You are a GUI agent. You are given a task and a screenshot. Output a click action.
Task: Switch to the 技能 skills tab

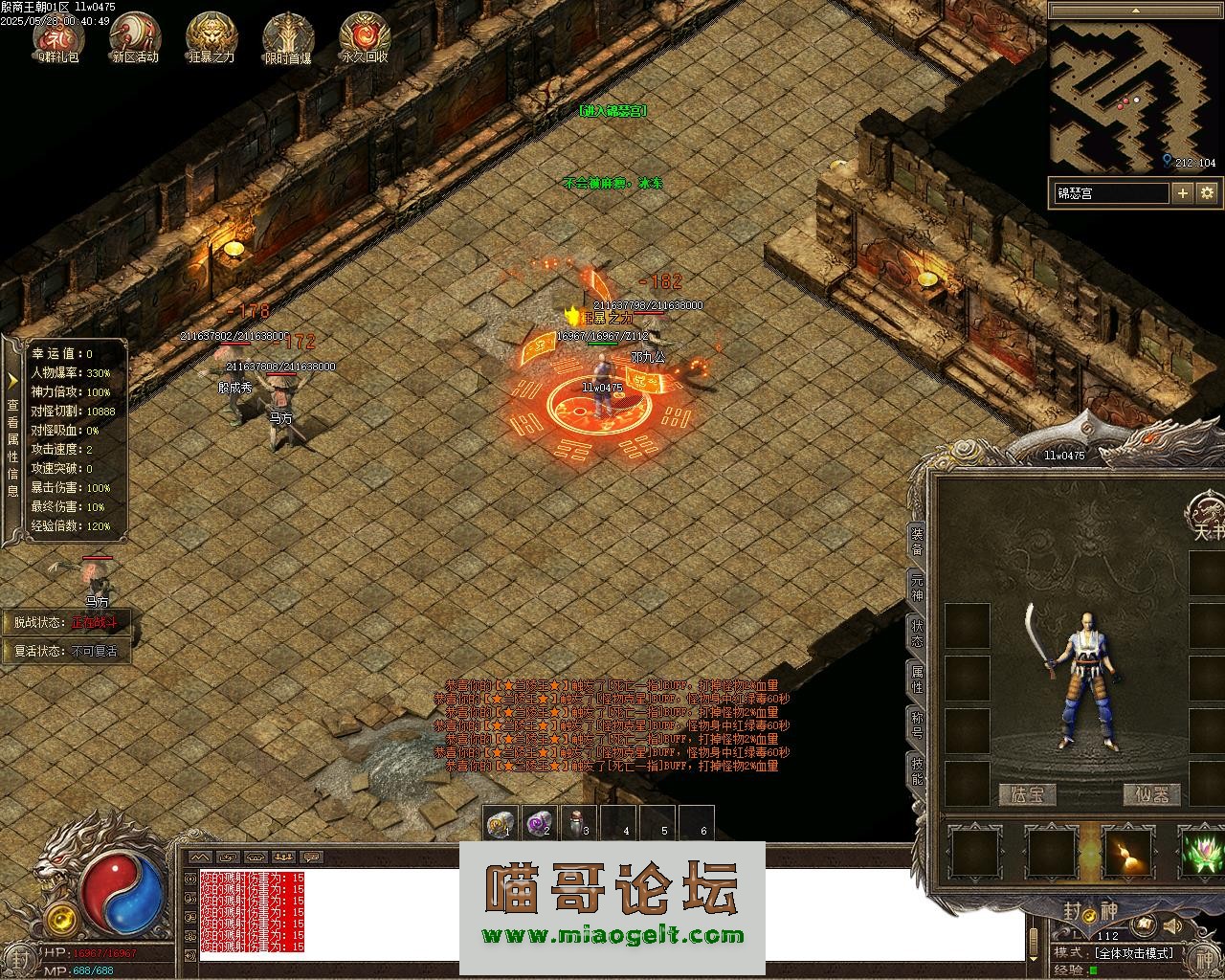(x=917, y=771)
